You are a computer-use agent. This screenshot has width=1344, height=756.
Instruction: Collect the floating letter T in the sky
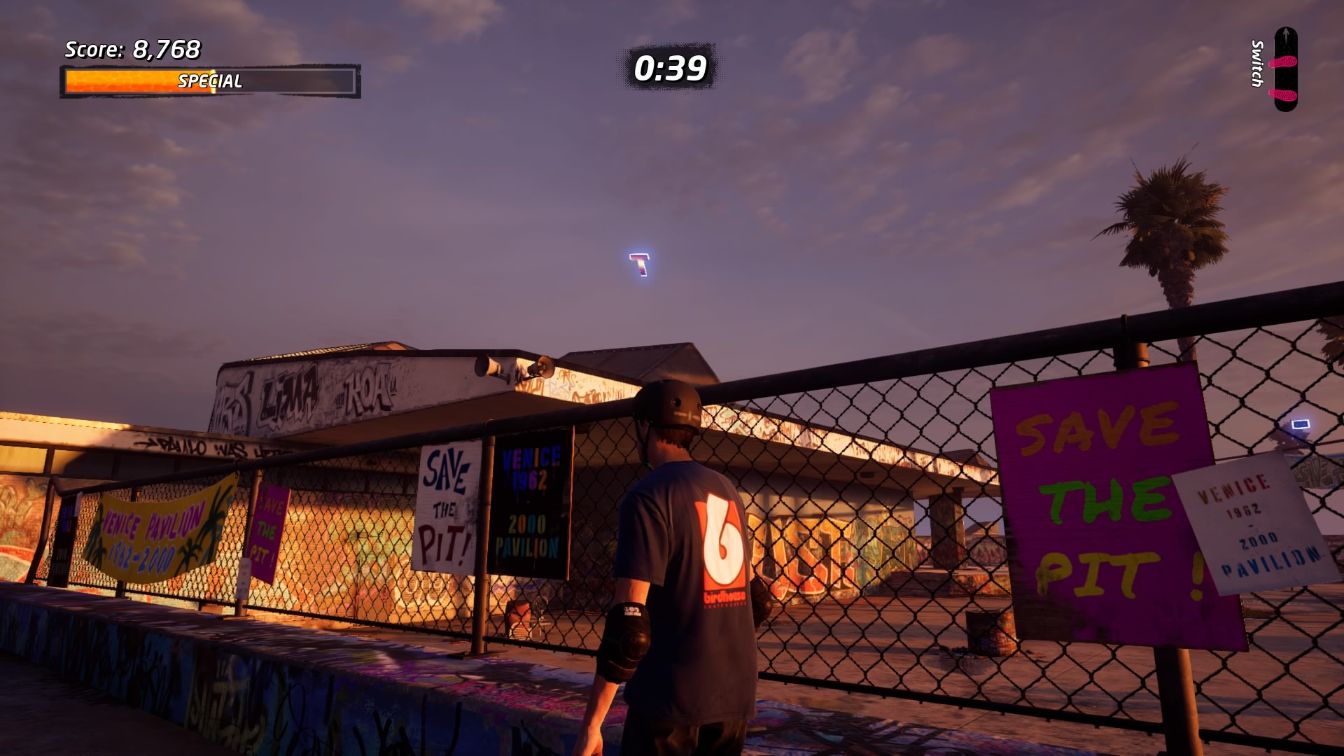[x=639, y=263]
